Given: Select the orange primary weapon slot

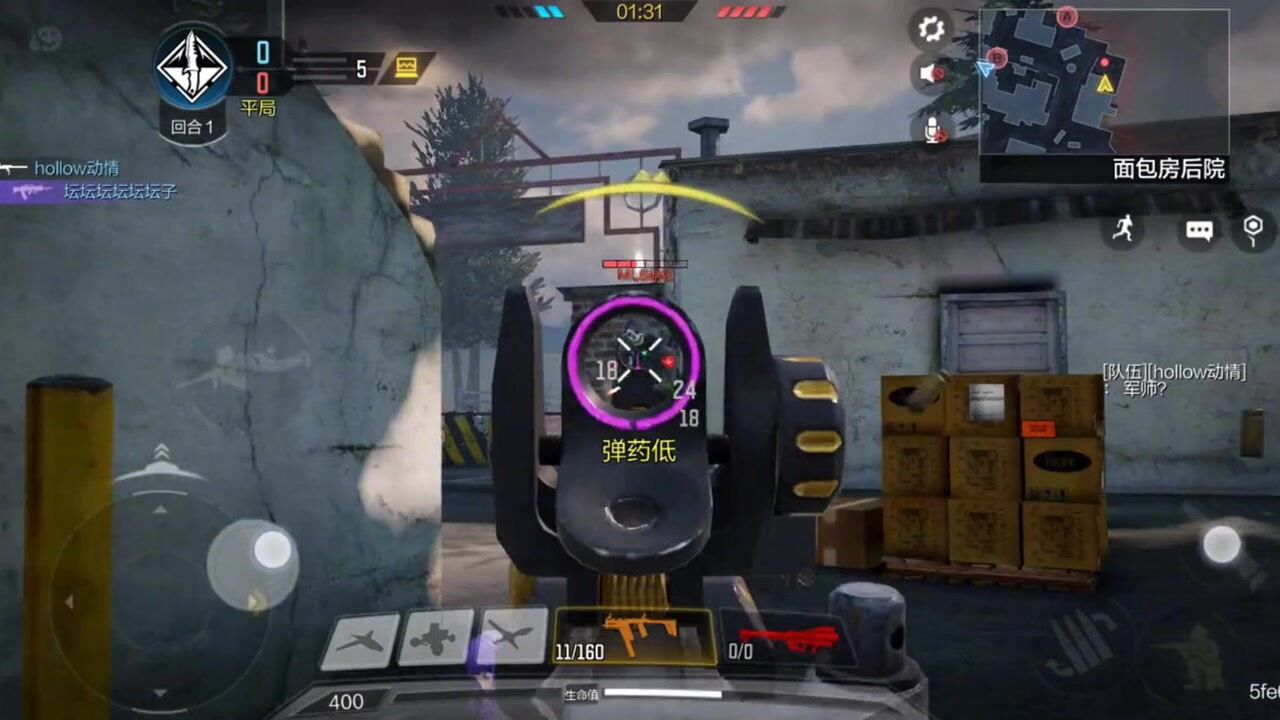Looking at the screenshot, I should coord(634,637).
